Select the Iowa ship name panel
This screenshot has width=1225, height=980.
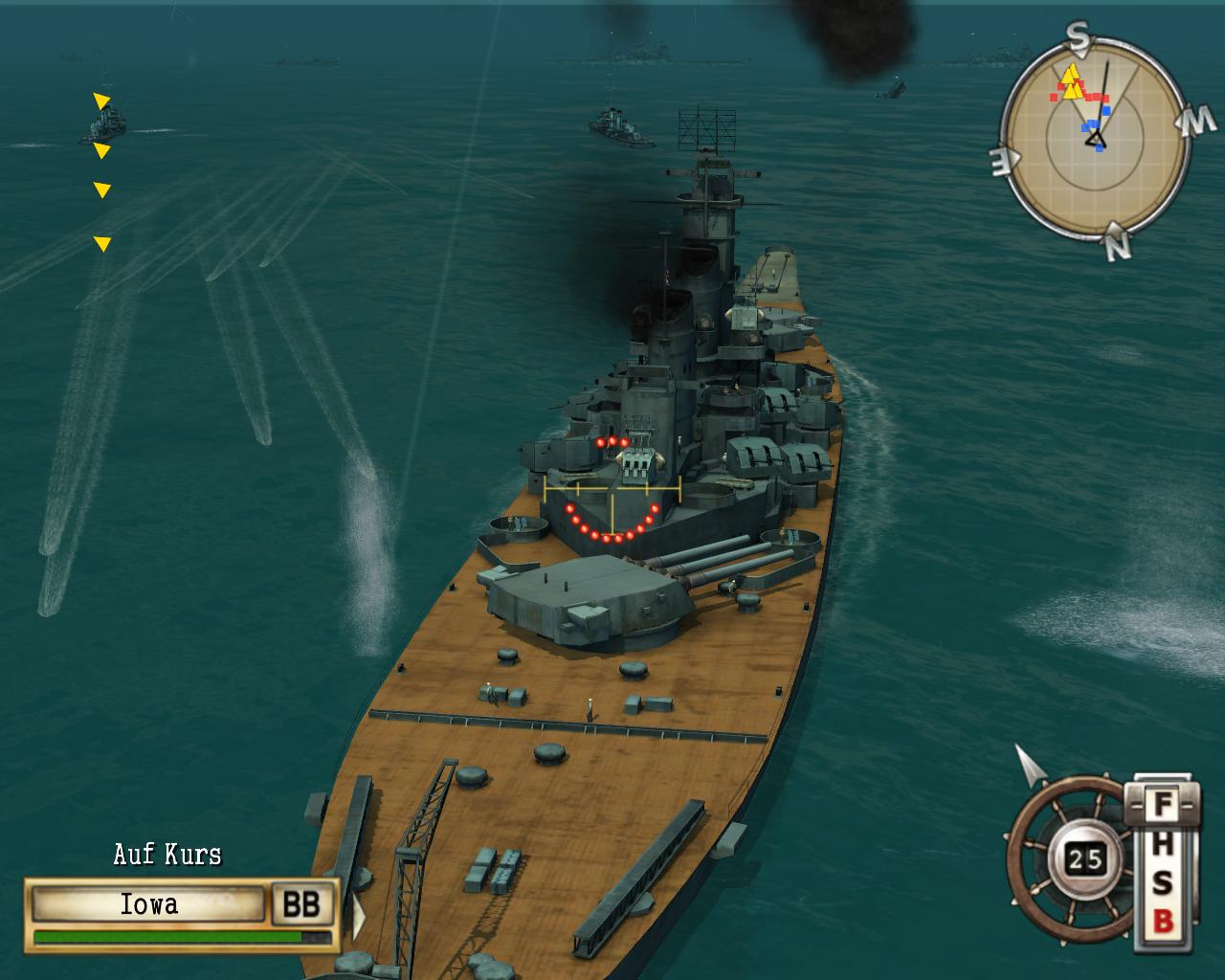click(148, 904)
